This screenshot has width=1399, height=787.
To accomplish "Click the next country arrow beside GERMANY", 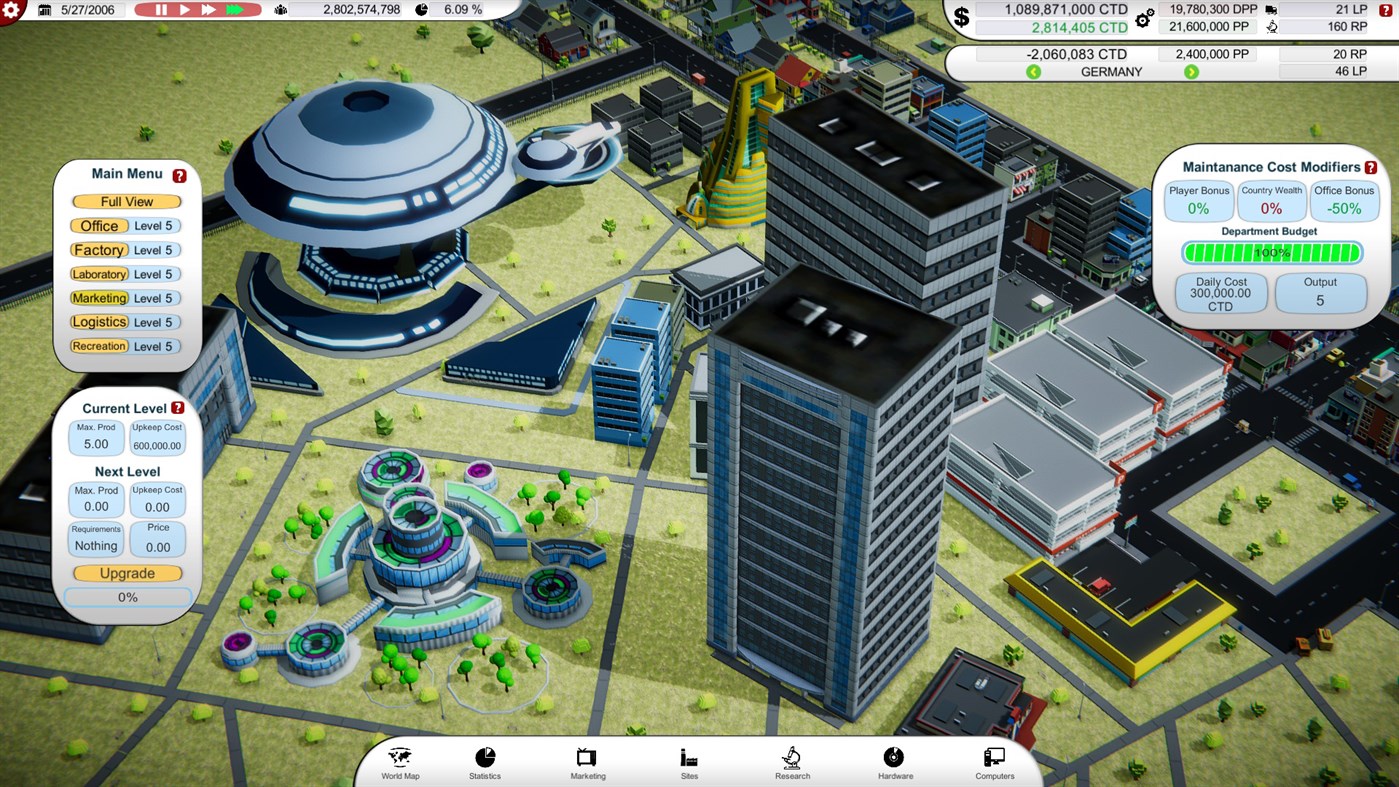I will point(1190,72).
